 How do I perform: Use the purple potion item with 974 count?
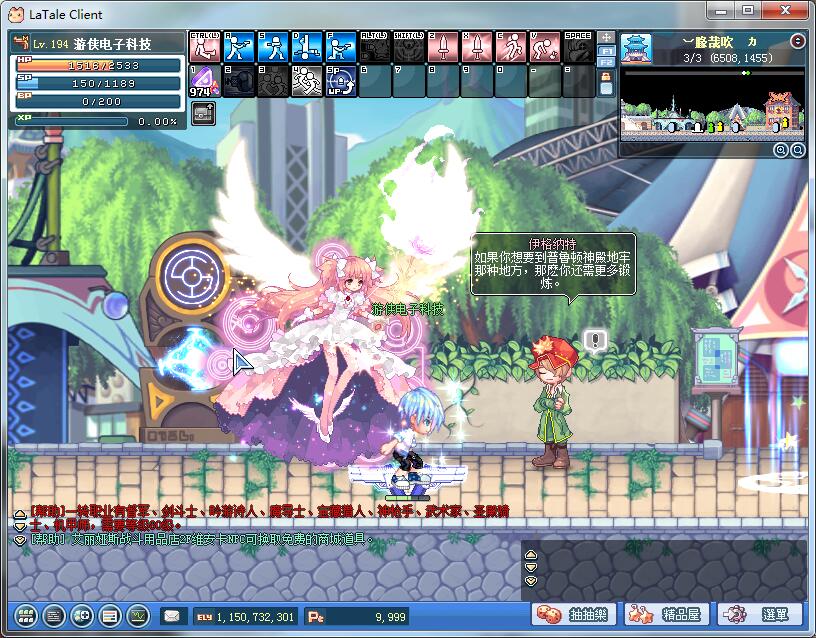point(204,81)
